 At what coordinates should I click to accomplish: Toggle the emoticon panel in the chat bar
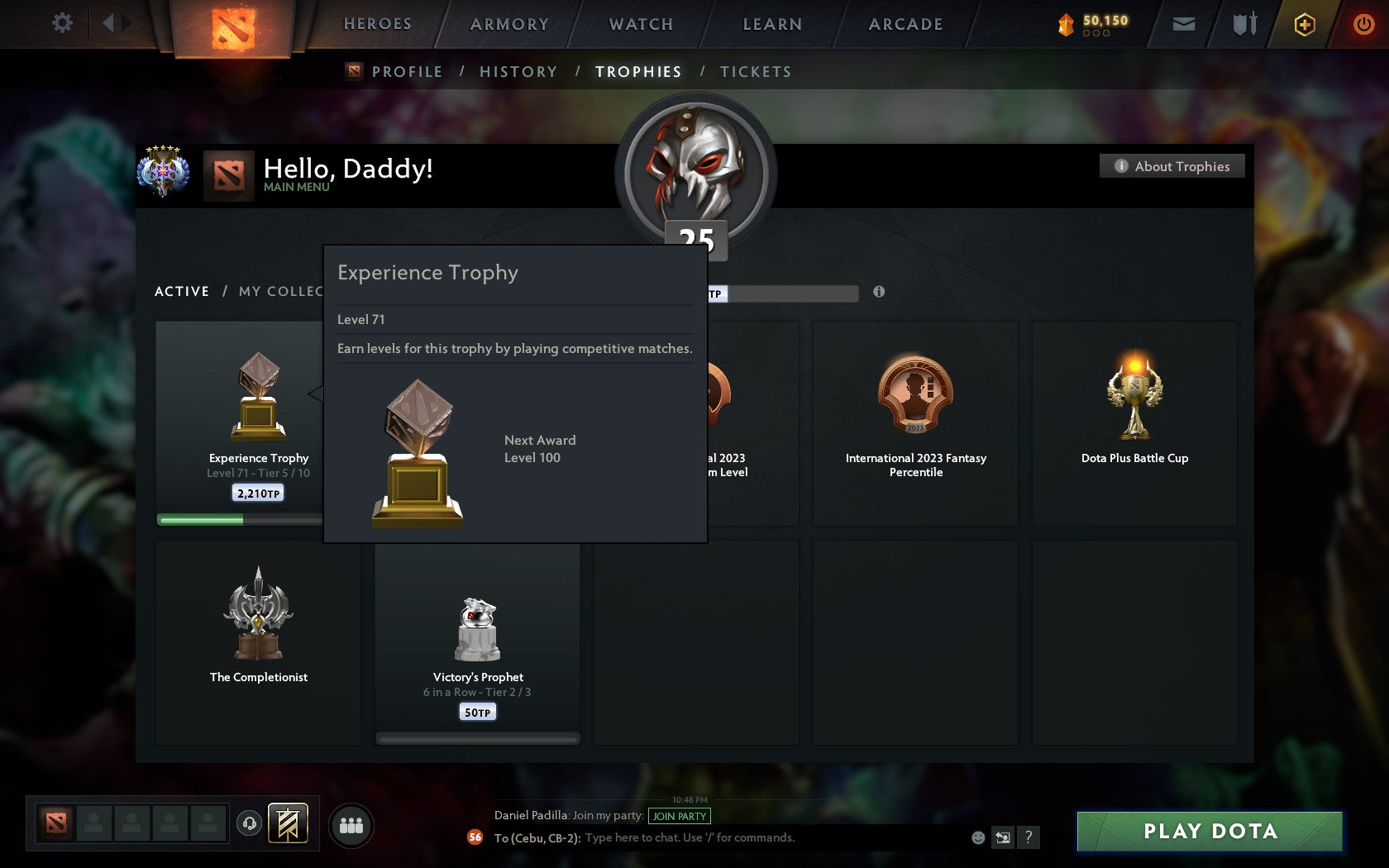tap(978, 837)
